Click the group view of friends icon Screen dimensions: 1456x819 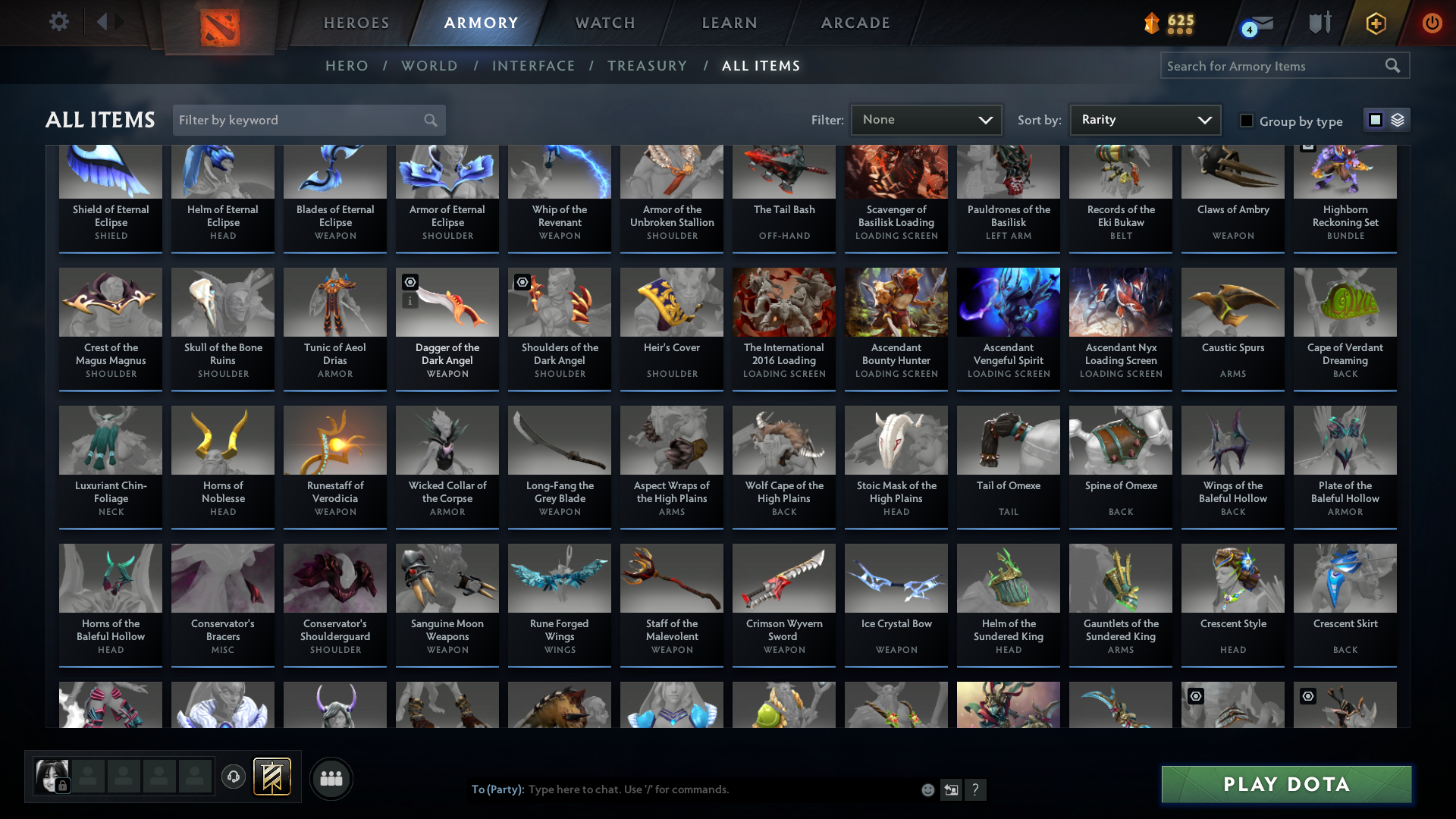330,777
